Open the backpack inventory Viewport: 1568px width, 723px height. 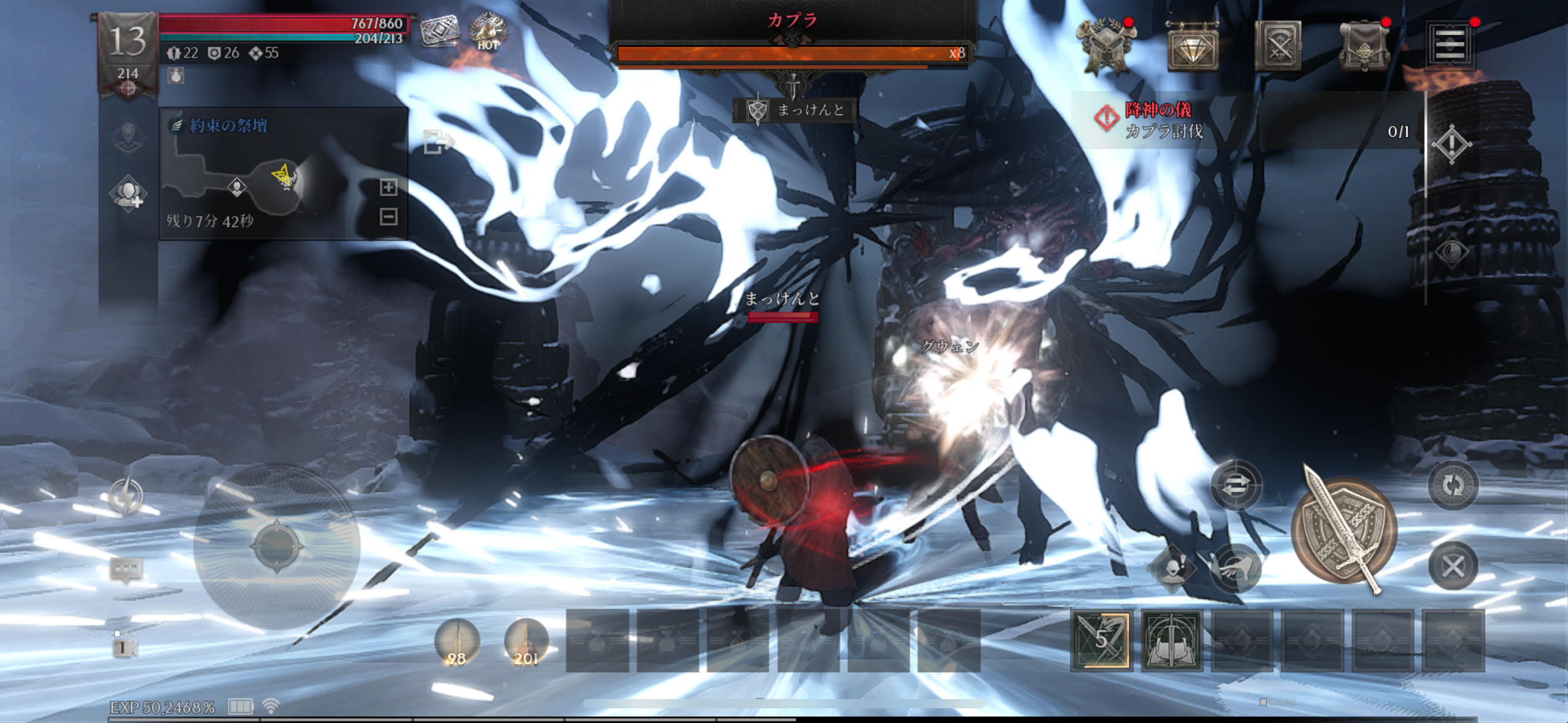click(1363, 46)
